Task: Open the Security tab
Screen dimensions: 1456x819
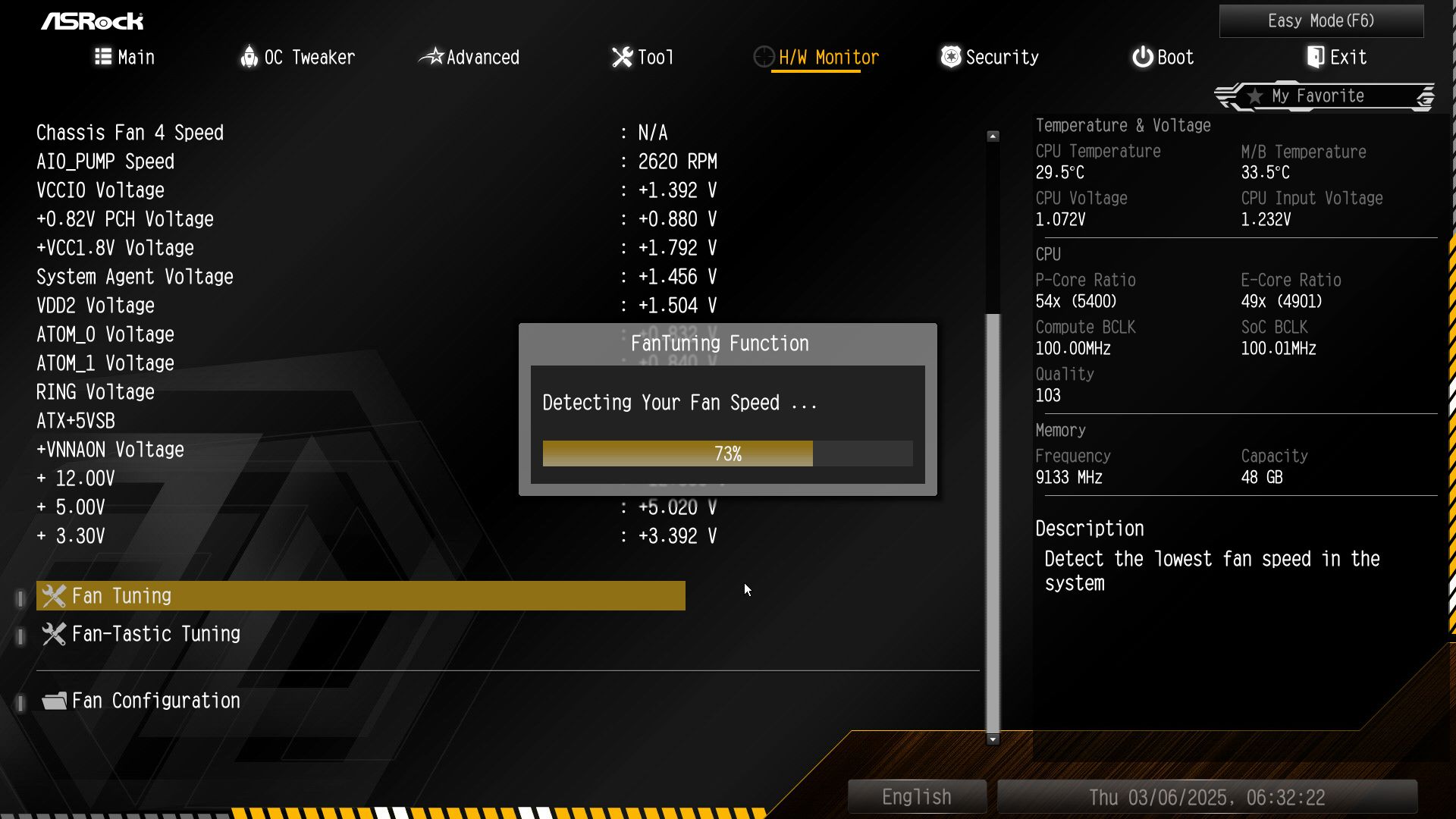Action: click(990, 58)
